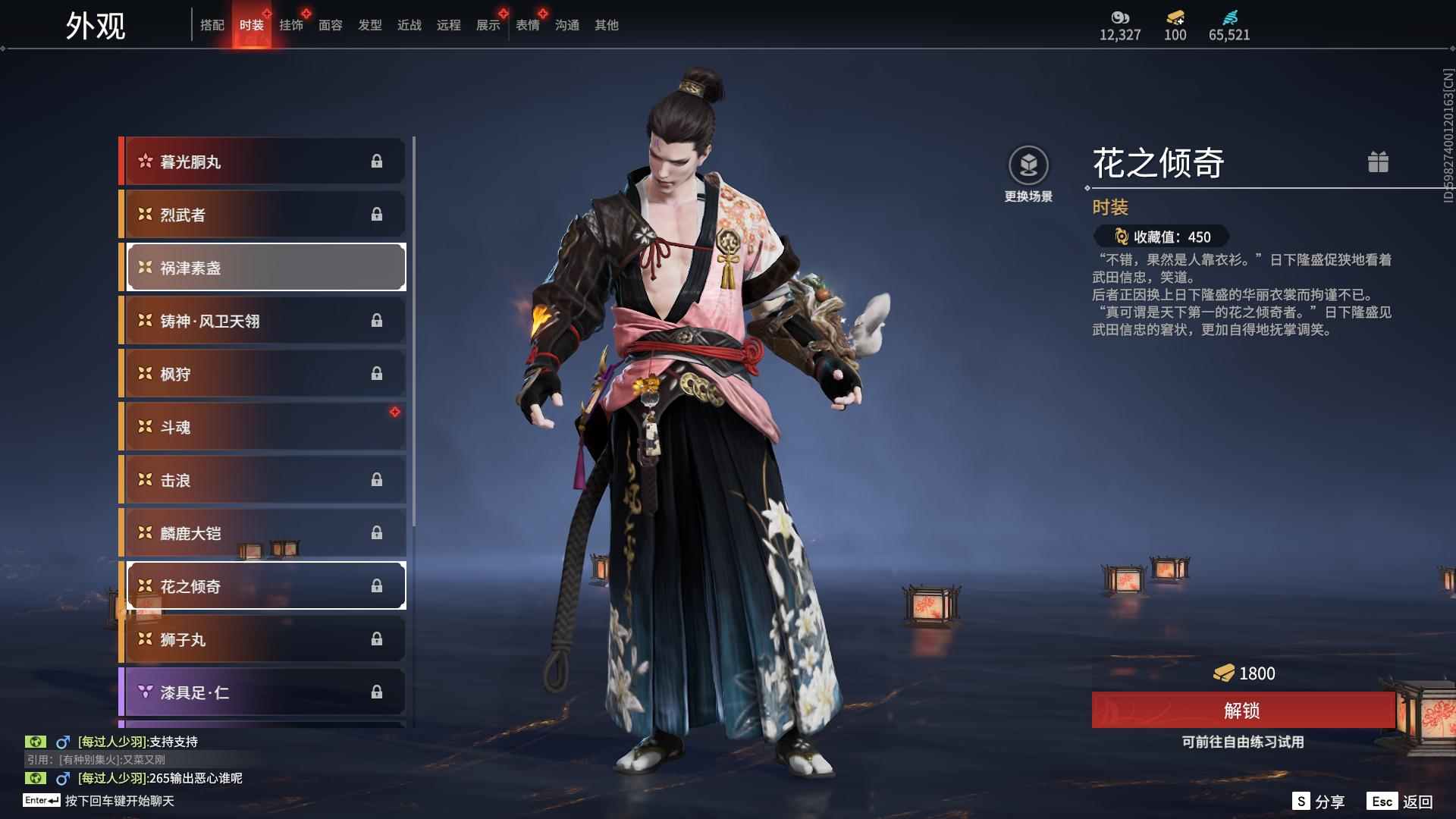Click the gift icon beside 花之倾奇 title
1456x819 pixels.
point(1379,162)
